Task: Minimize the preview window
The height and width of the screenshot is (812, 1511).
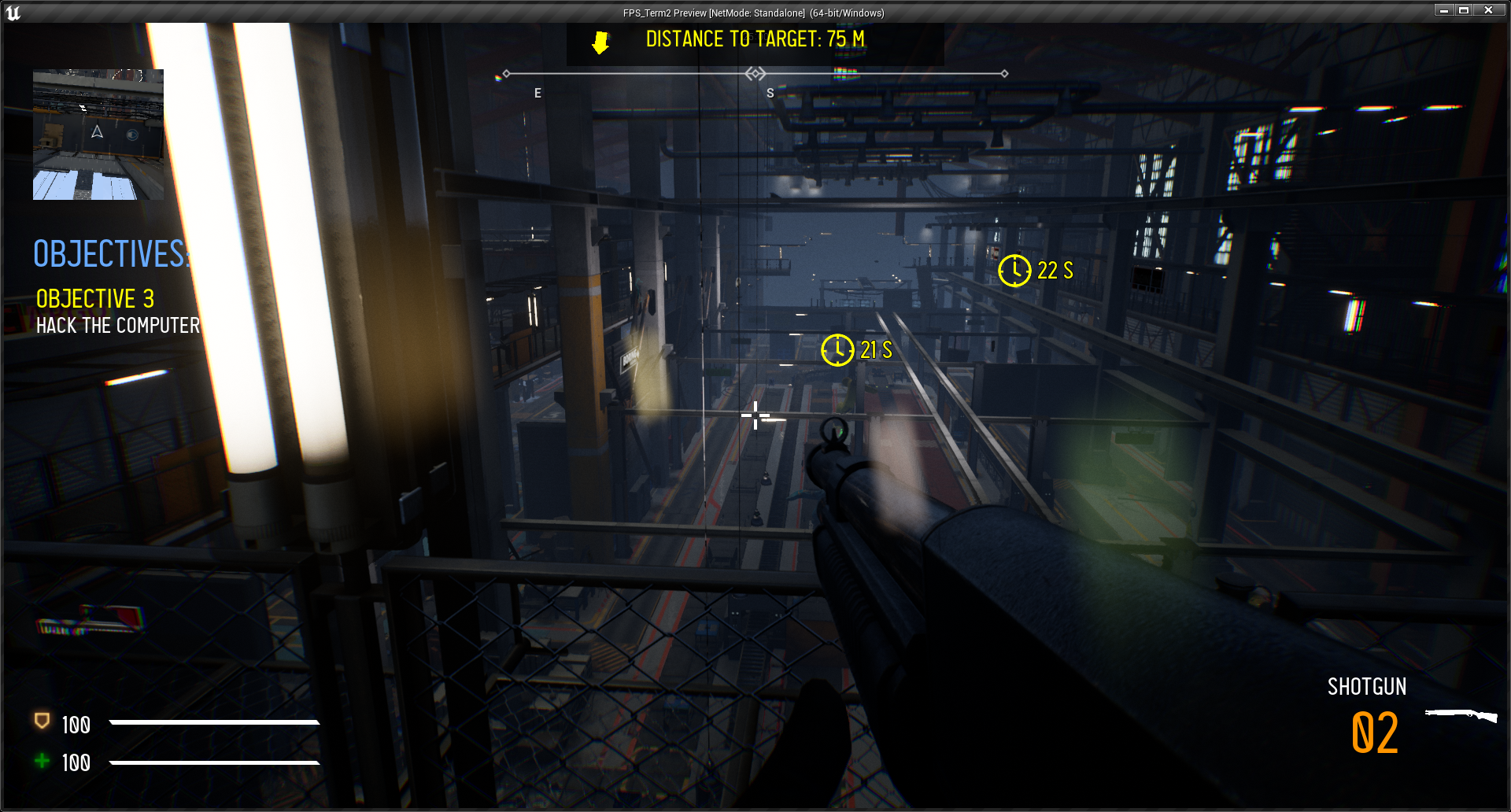Action: click(x=1444, y=10)
